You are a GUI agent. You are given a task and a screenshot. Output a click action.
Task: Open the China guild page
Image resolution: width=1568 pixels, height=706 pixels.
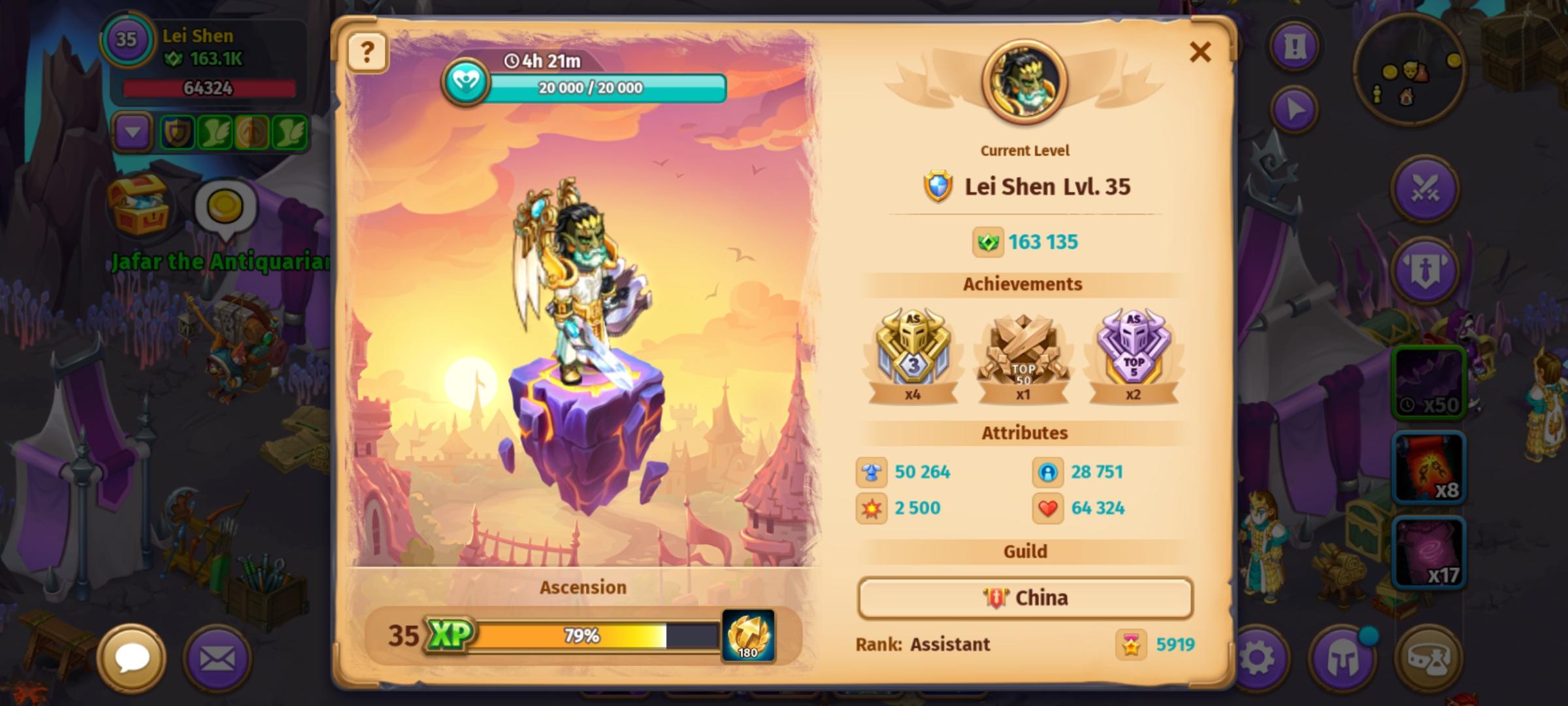pyautogui.click(x=1024, y=598)
